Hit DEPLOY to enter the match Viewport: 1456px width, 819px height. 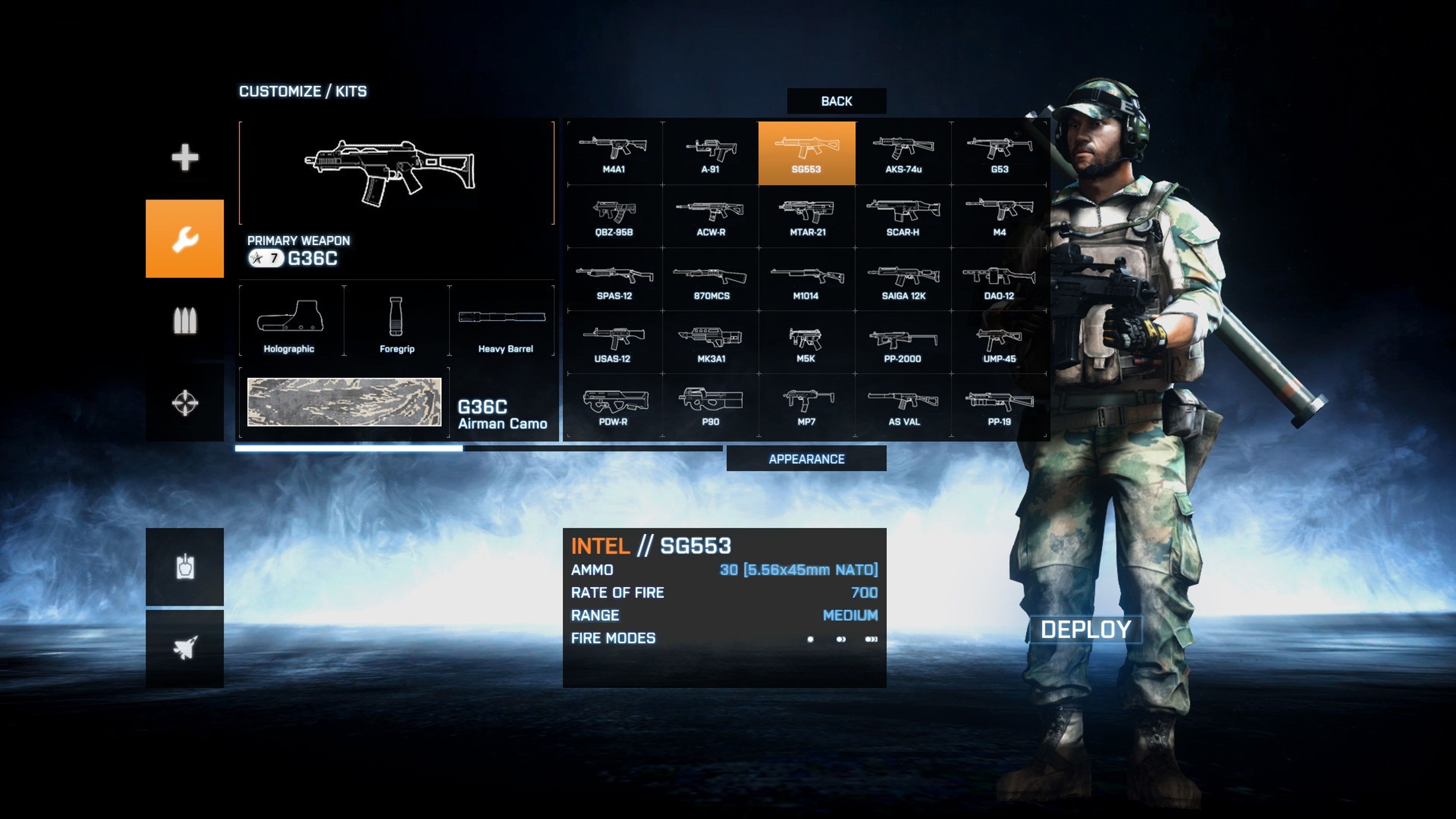1085,629
